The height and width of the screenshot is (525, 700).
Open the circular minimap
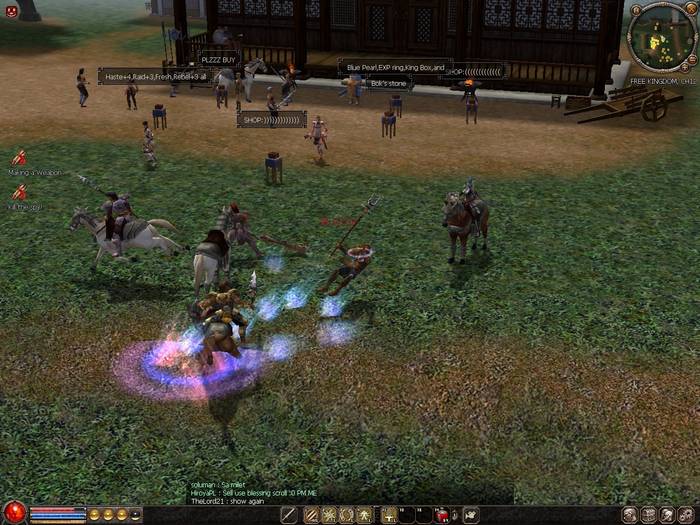660,37
